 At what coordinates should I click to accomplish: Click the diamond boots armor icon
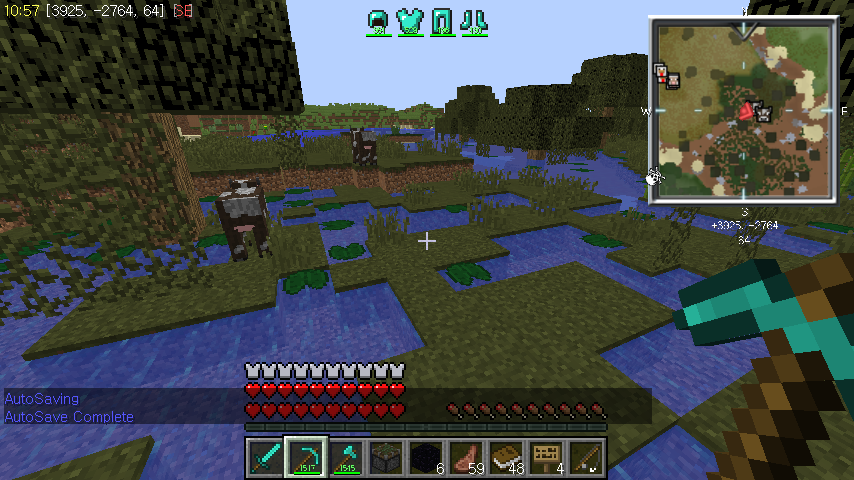(474, 20)
